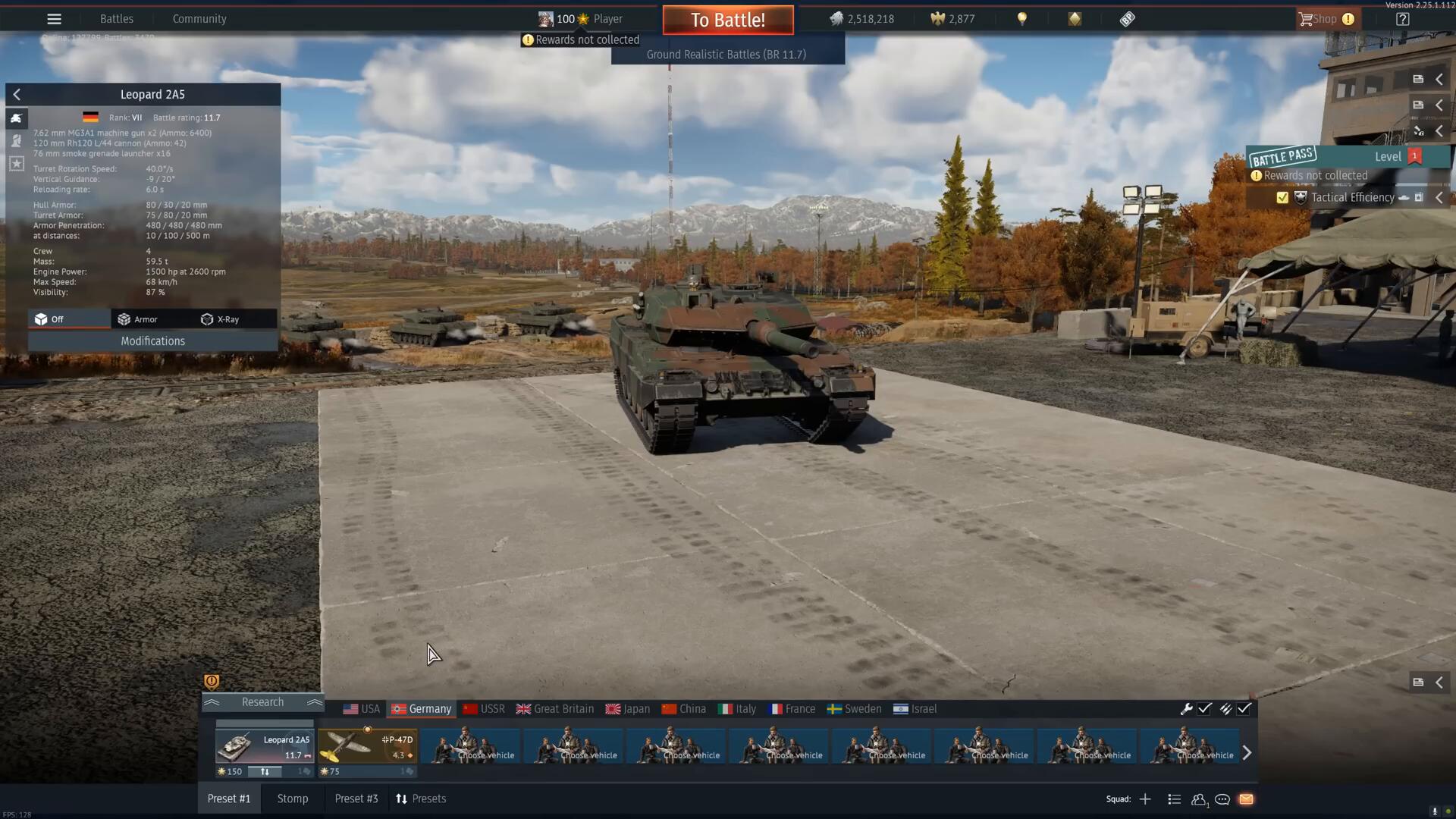Select the USA nation tab
This screenshot has width=1456, height=819.
tap(362, 709)
